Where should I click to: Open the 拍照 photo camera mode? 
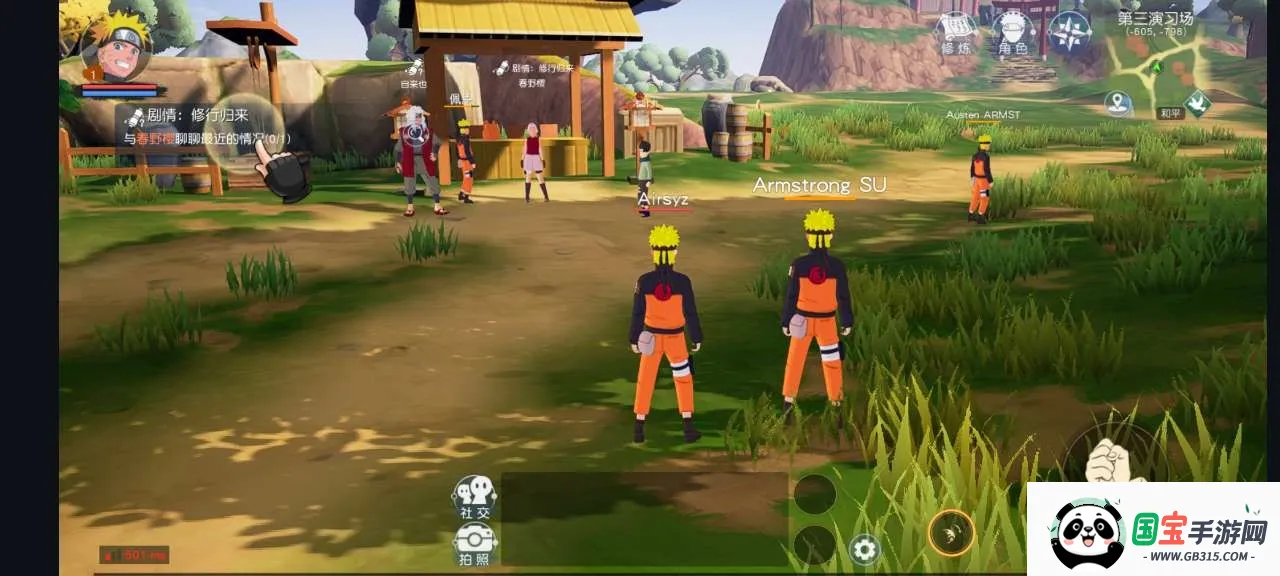click(x=475, y=543)
